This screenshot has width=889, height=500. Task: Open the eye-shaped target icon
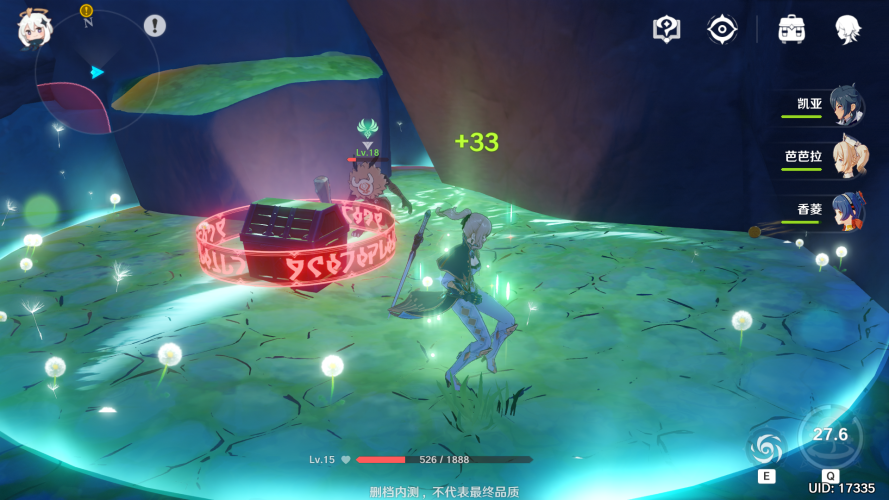[722, 29]
